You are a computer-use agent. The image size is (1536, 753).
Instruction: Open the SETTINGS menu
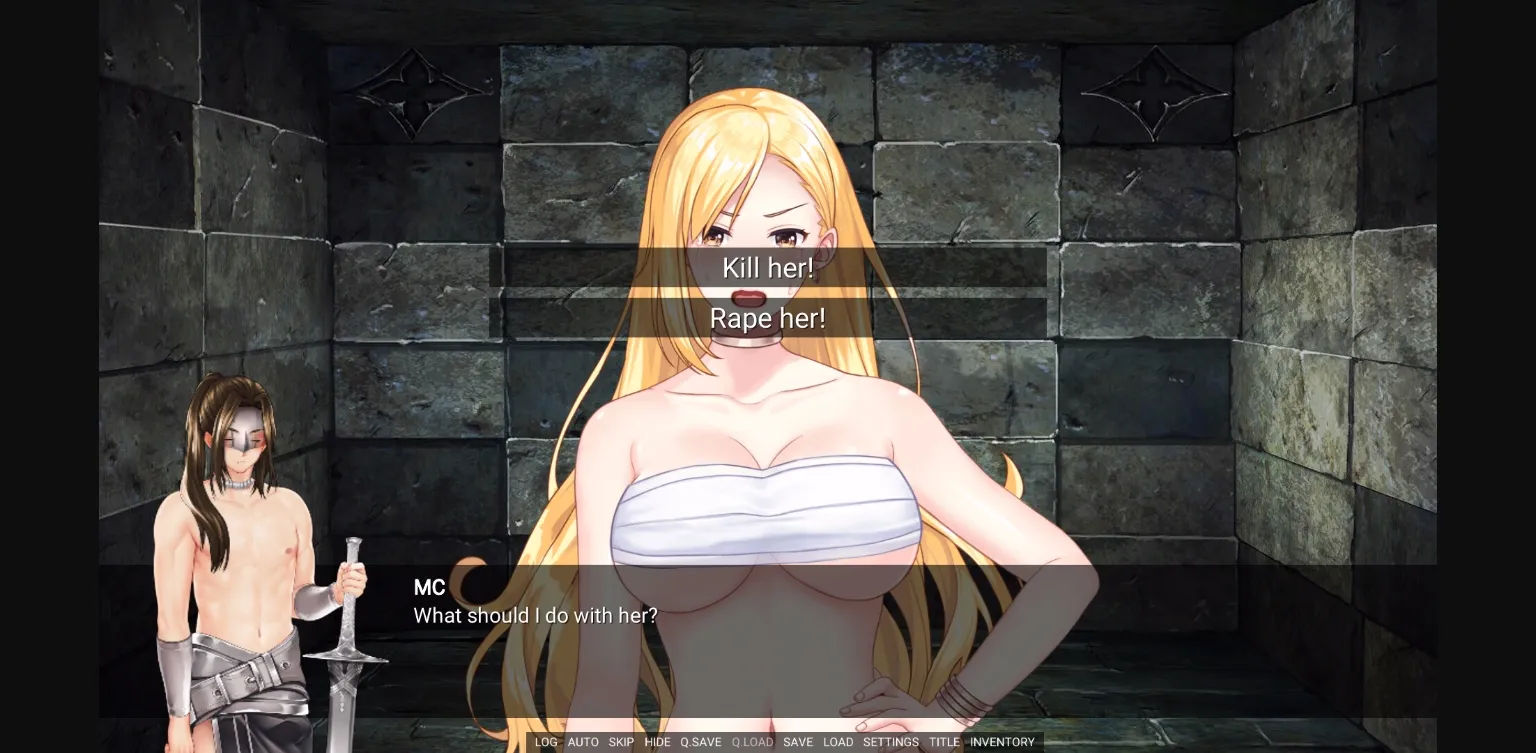click(890, 742)
